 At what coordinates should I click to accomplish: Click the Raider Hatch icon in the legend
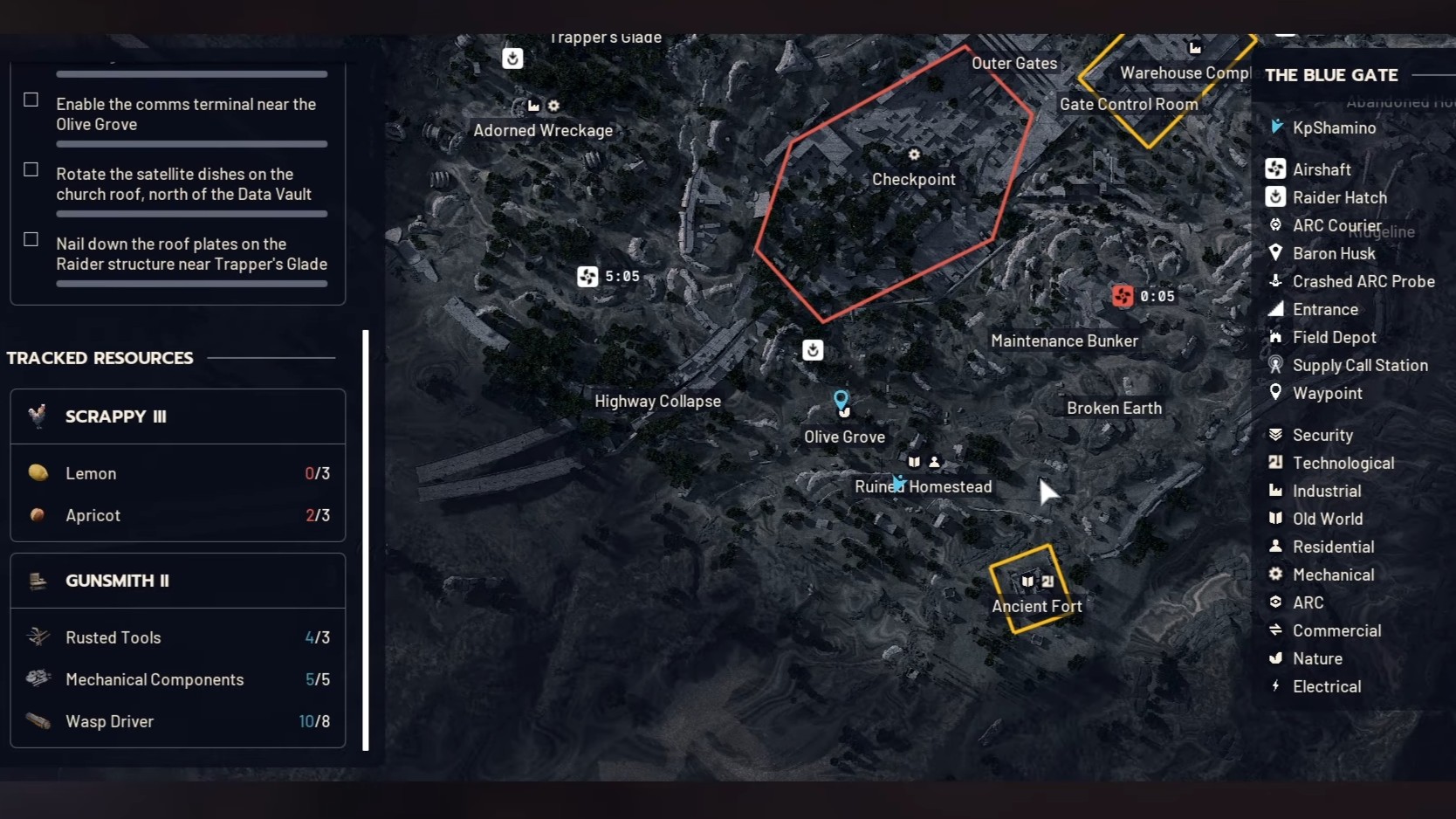(1275, 197)
